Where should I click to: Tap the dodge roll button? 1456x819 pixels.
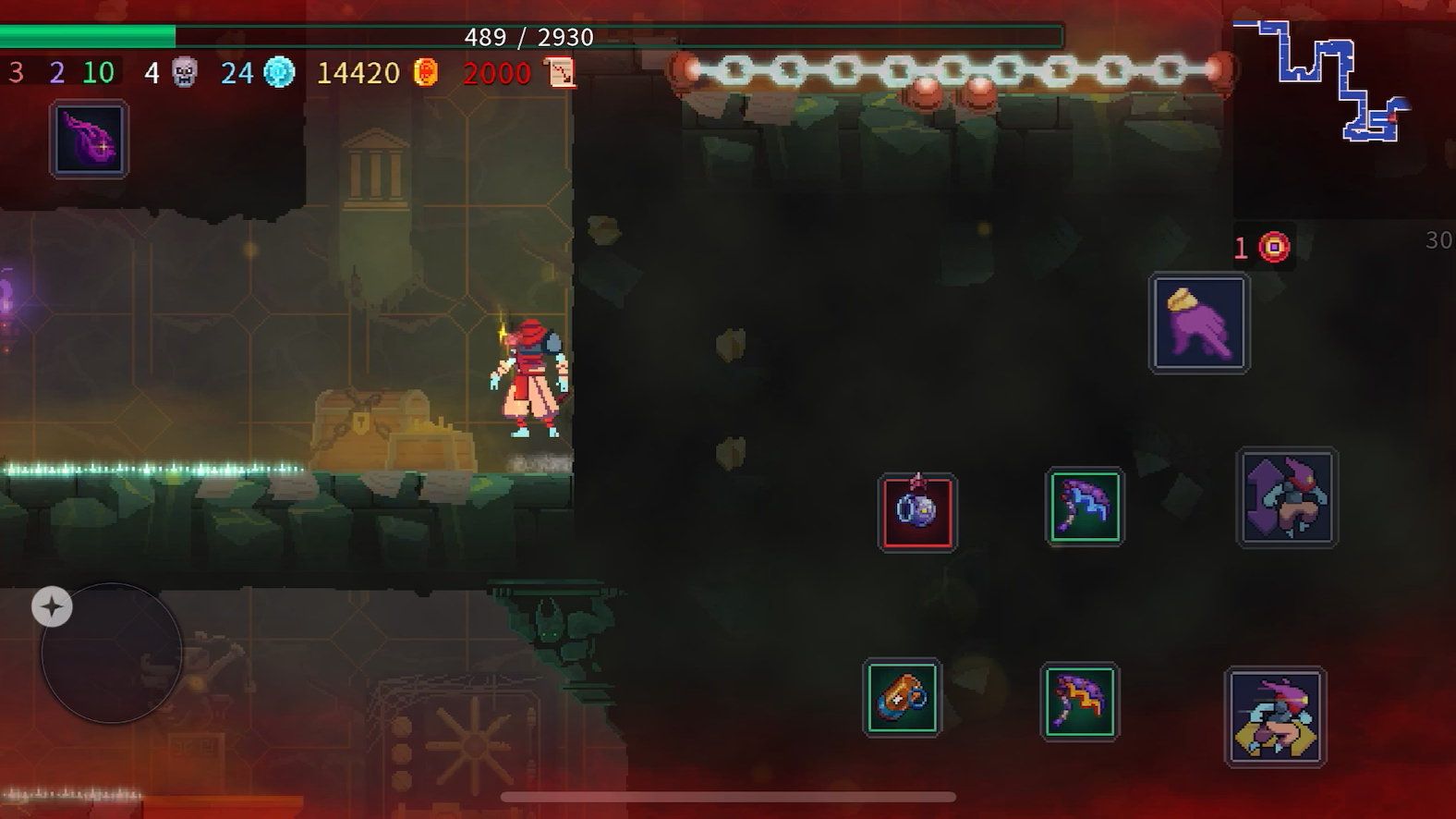pyautogui.click(x=1275, y=717)
